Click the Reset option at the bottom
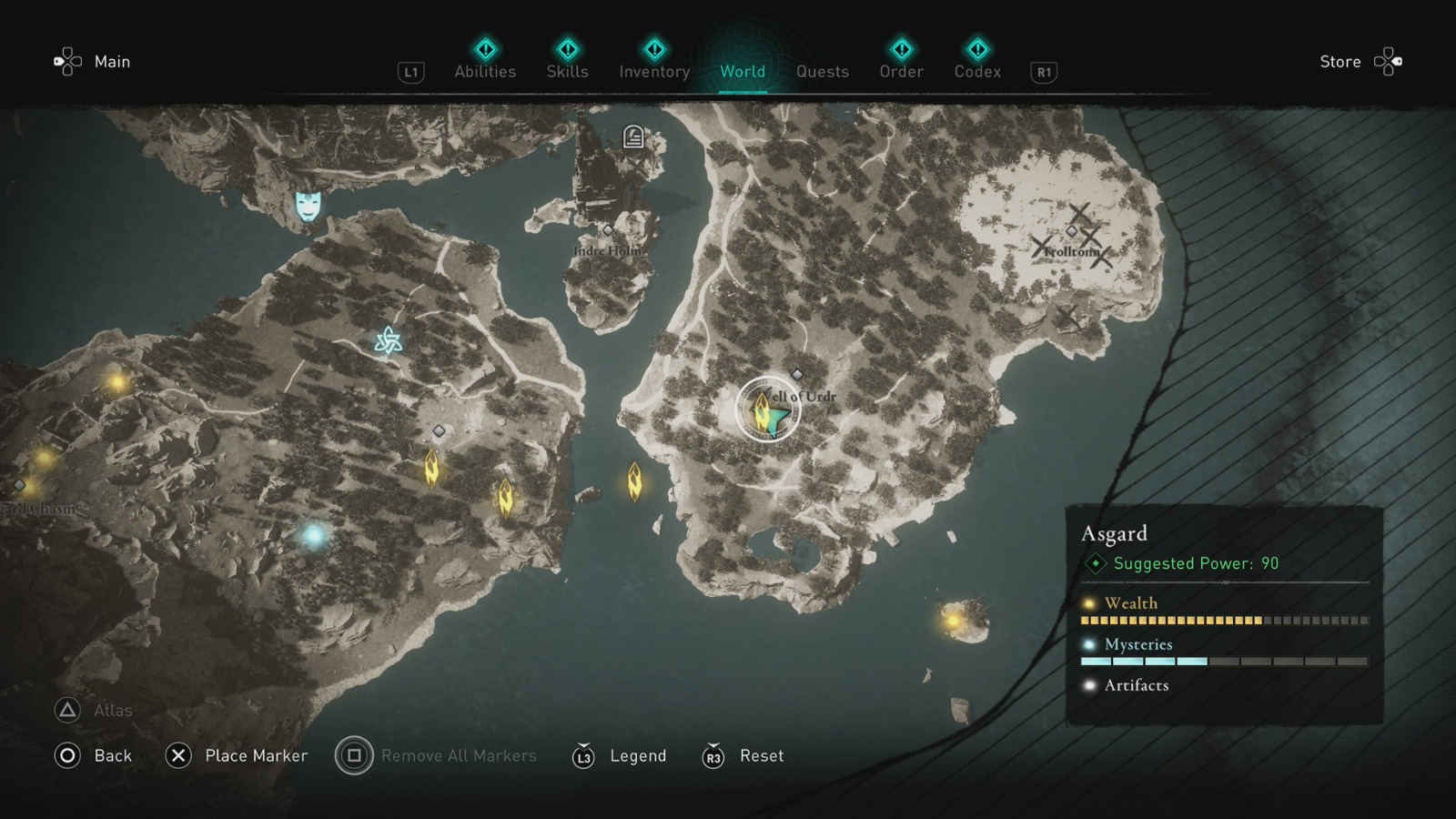The width and height of the screenshot is (1456, 819). [761, 755]
